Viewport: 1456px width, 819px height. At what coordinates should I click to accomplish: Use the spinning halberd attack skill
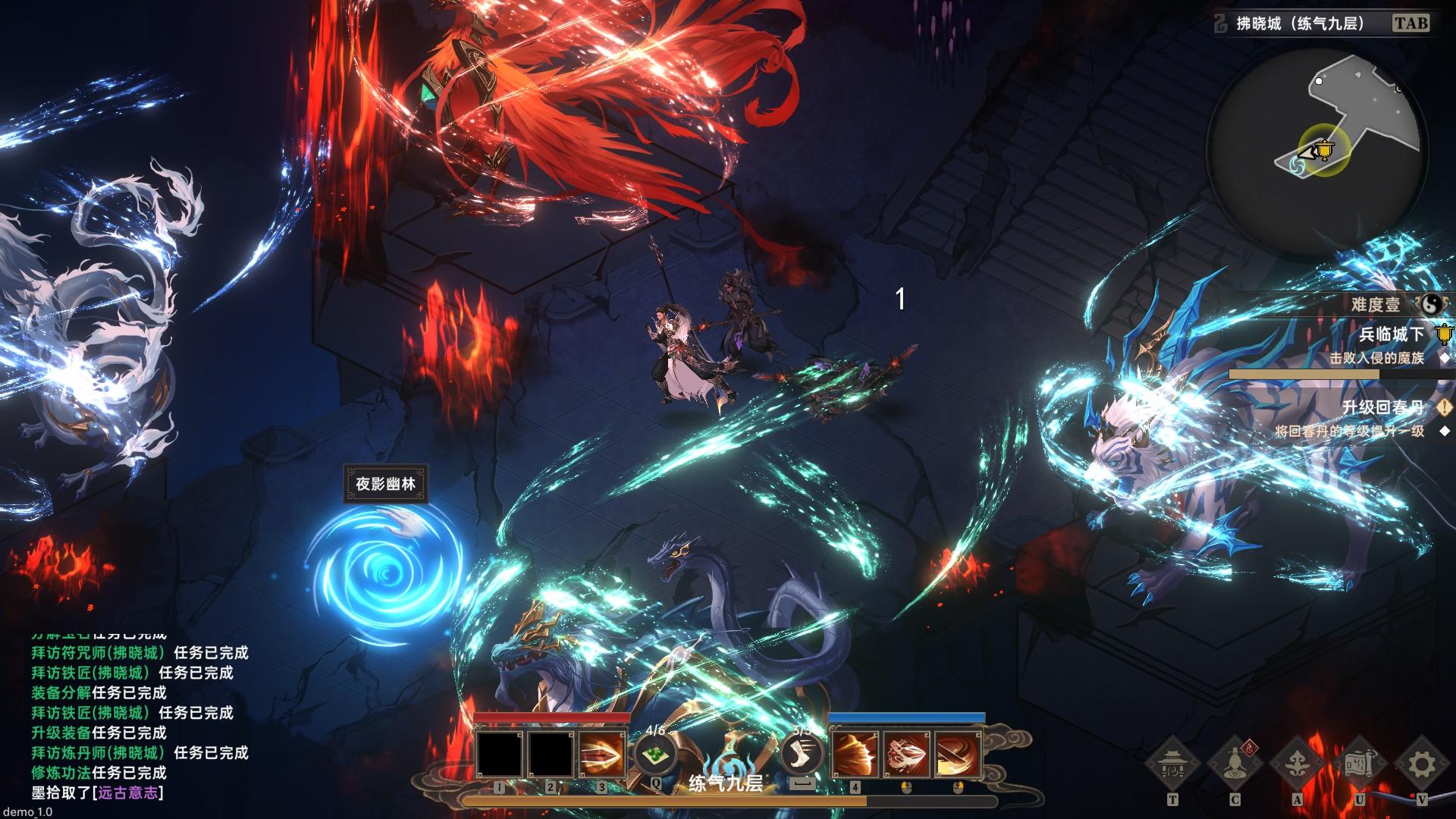(907, 754)
